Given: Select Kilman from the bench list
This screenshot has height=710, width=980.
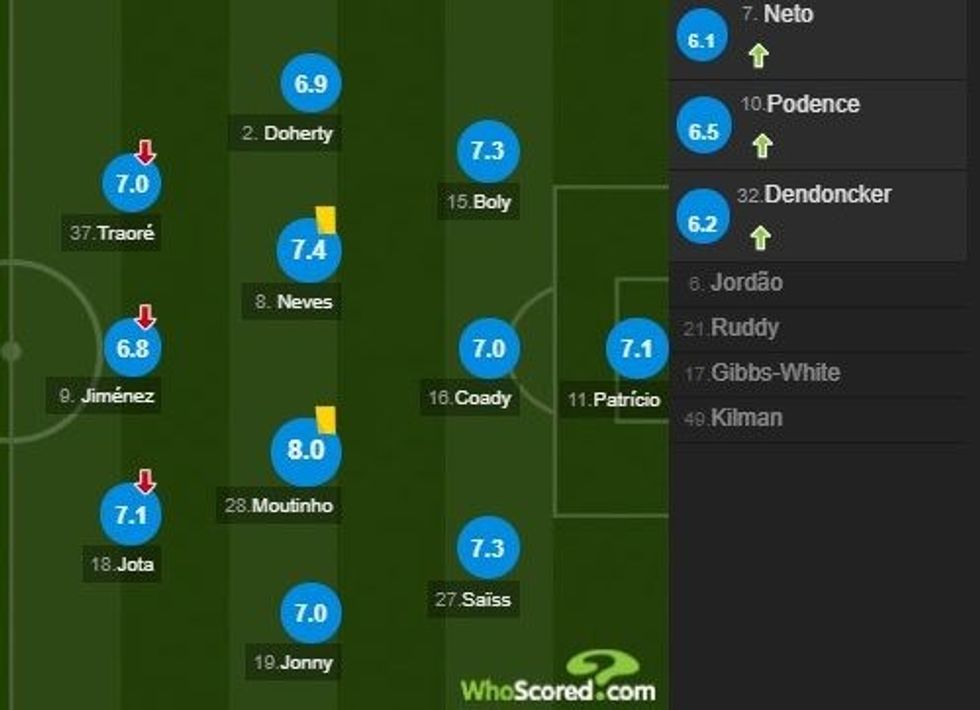Looking at the screenshot, I should tap(746, 418).
